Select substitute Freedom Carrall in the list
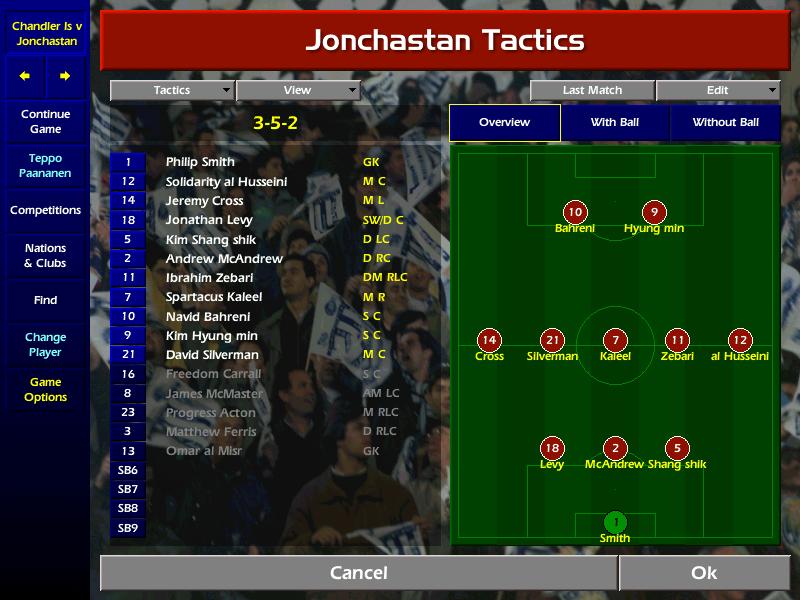The image size is (800, 600). (x=213, y=374)
